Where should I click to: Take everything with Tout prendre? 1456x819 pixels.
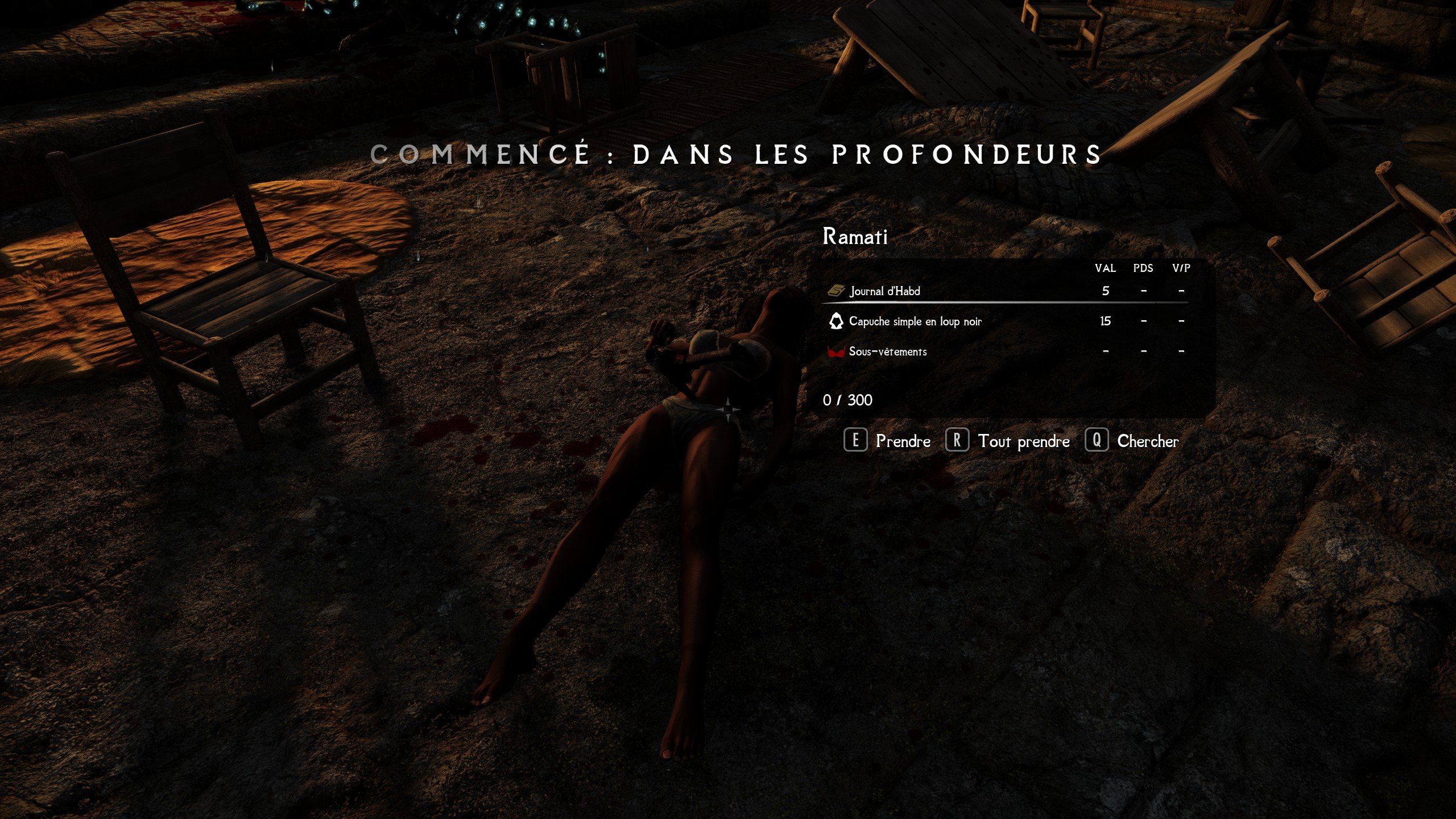[x=1007, y=441]
